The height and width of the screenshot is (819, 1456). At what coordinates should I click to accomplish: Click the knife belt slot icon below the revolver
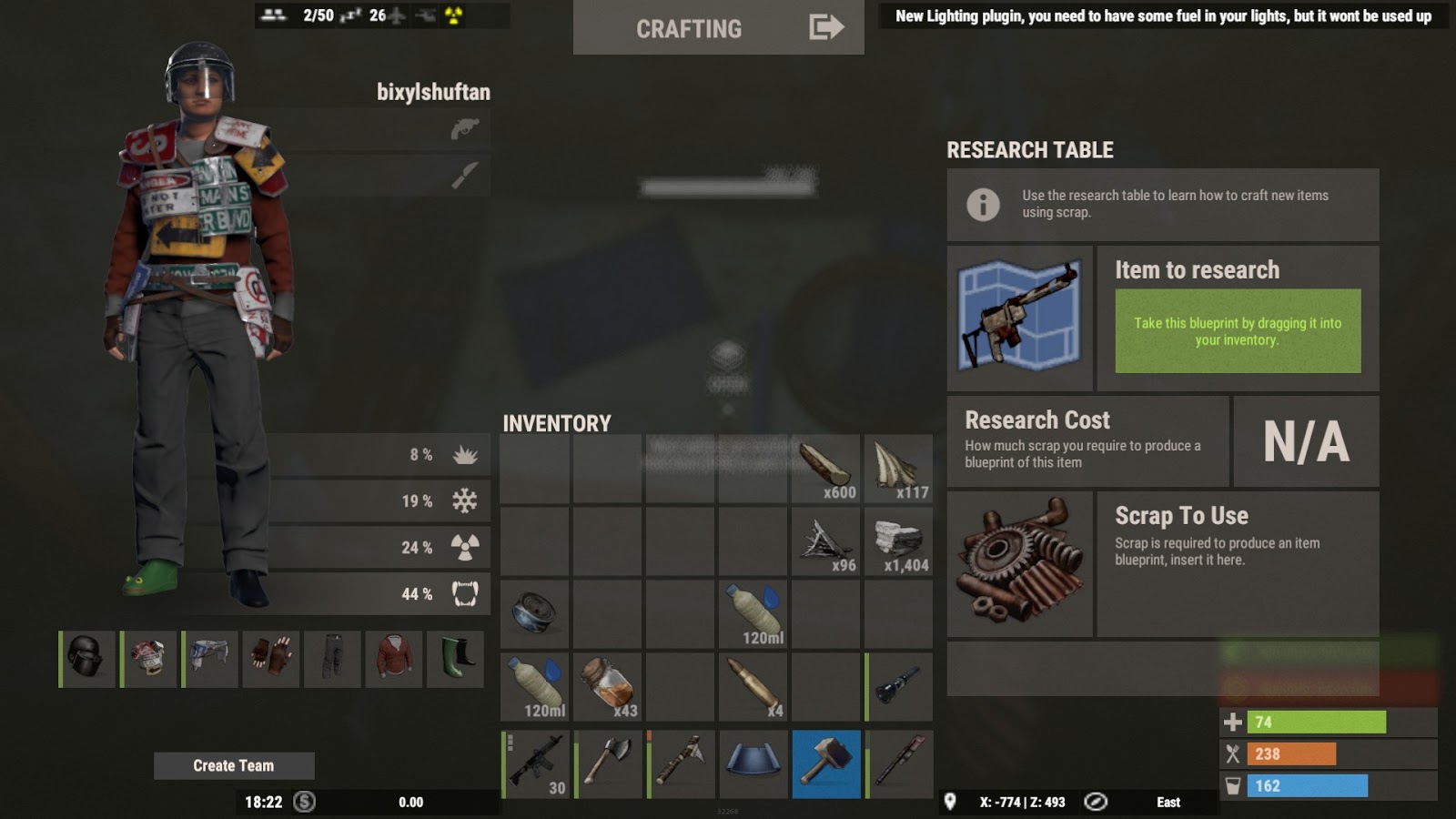tap(464, 177)
